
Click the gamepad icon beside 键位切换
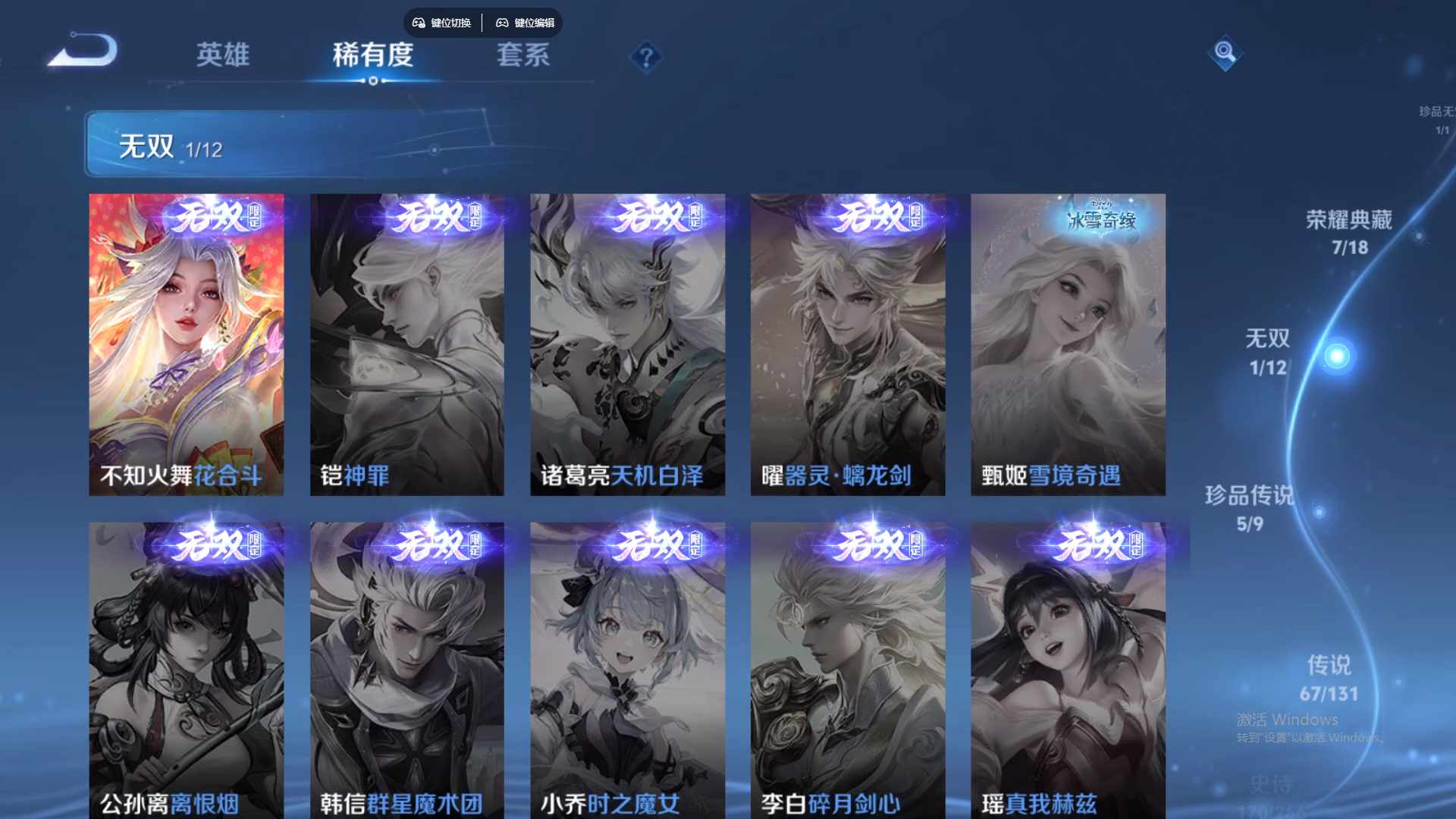(x=418, y=23)
